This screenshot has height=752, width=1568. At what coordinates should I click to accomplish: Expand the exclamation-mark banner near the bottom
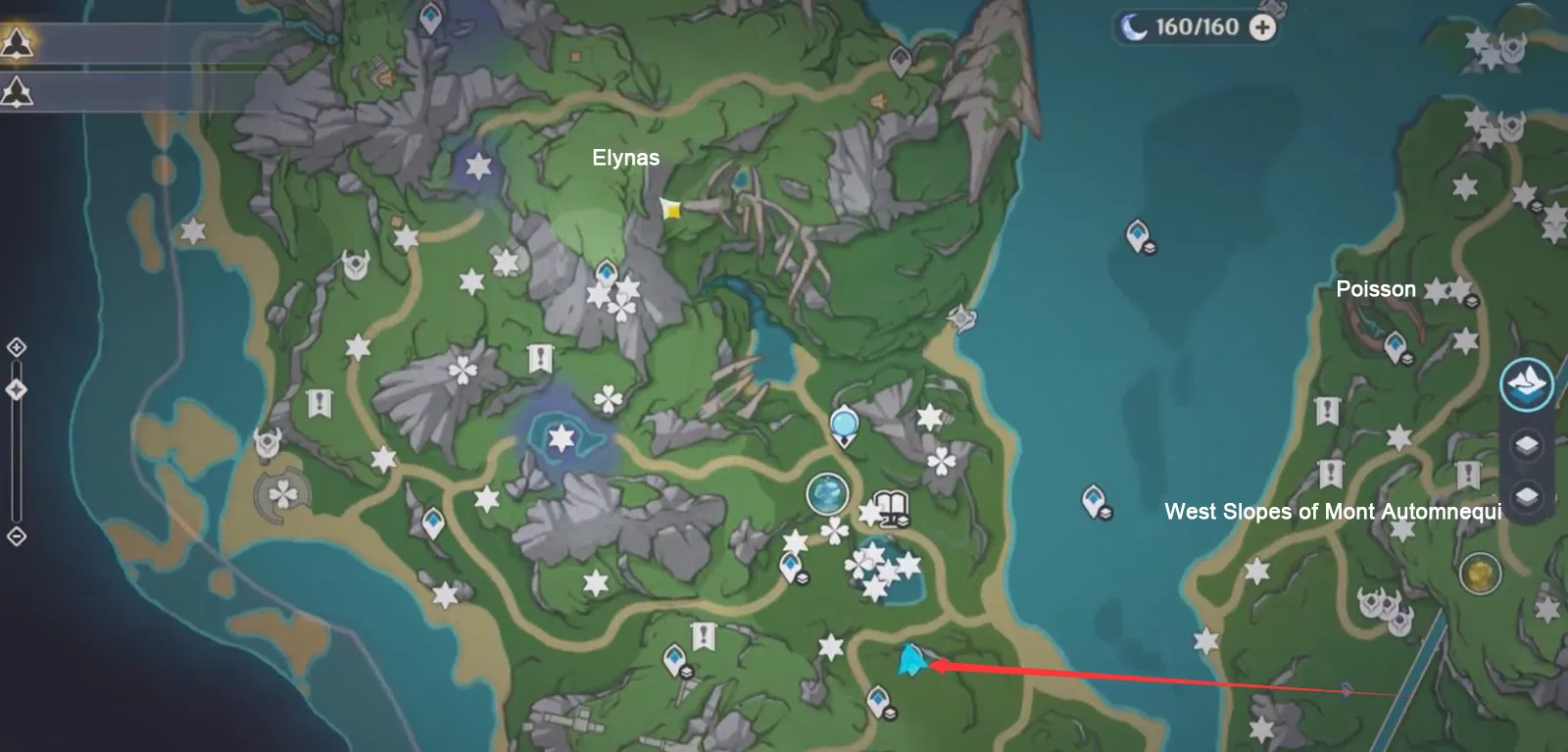[x=704, y=637]
